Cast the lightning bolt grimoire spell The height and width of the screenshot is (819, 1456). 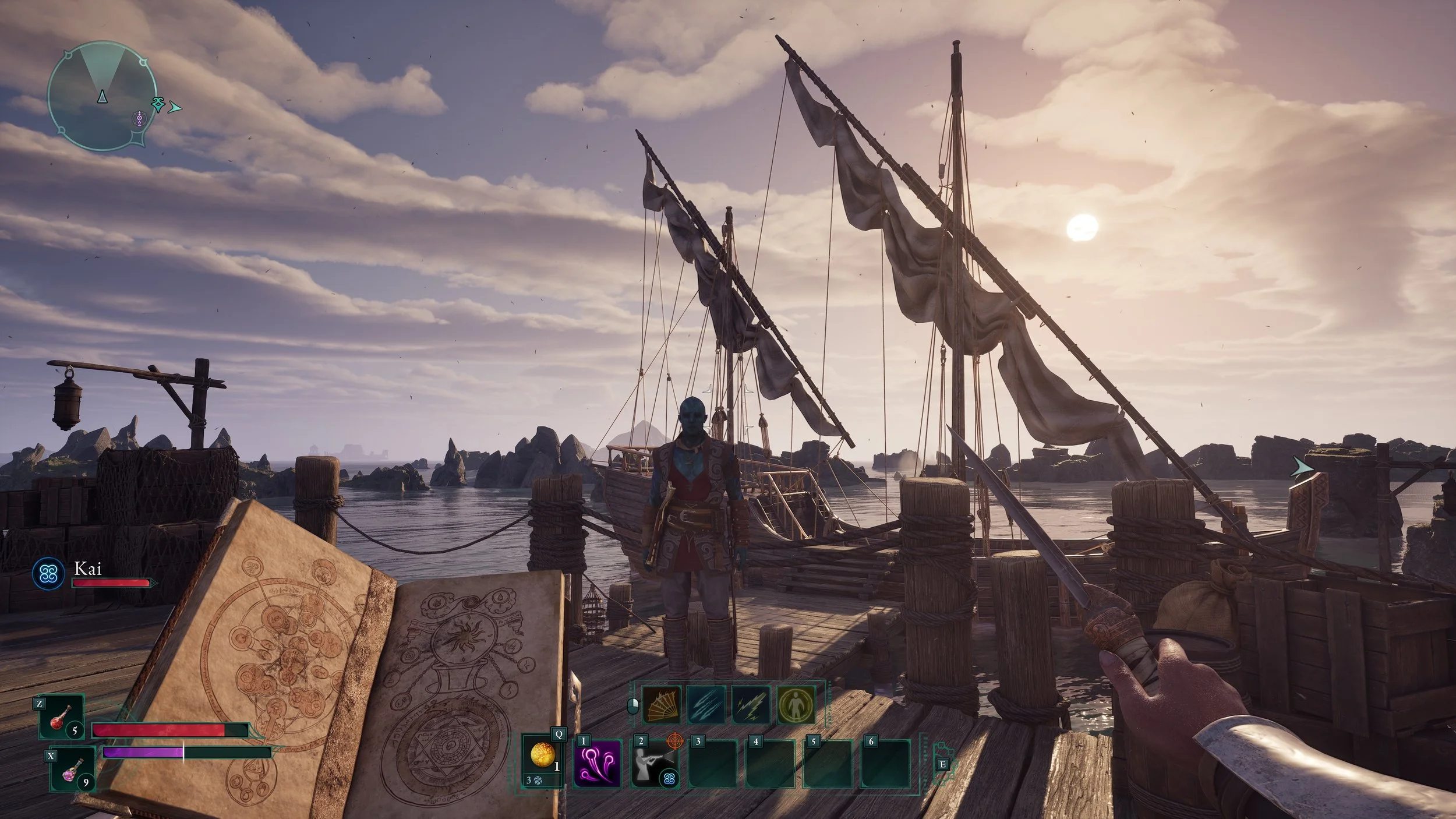[751, 705]
